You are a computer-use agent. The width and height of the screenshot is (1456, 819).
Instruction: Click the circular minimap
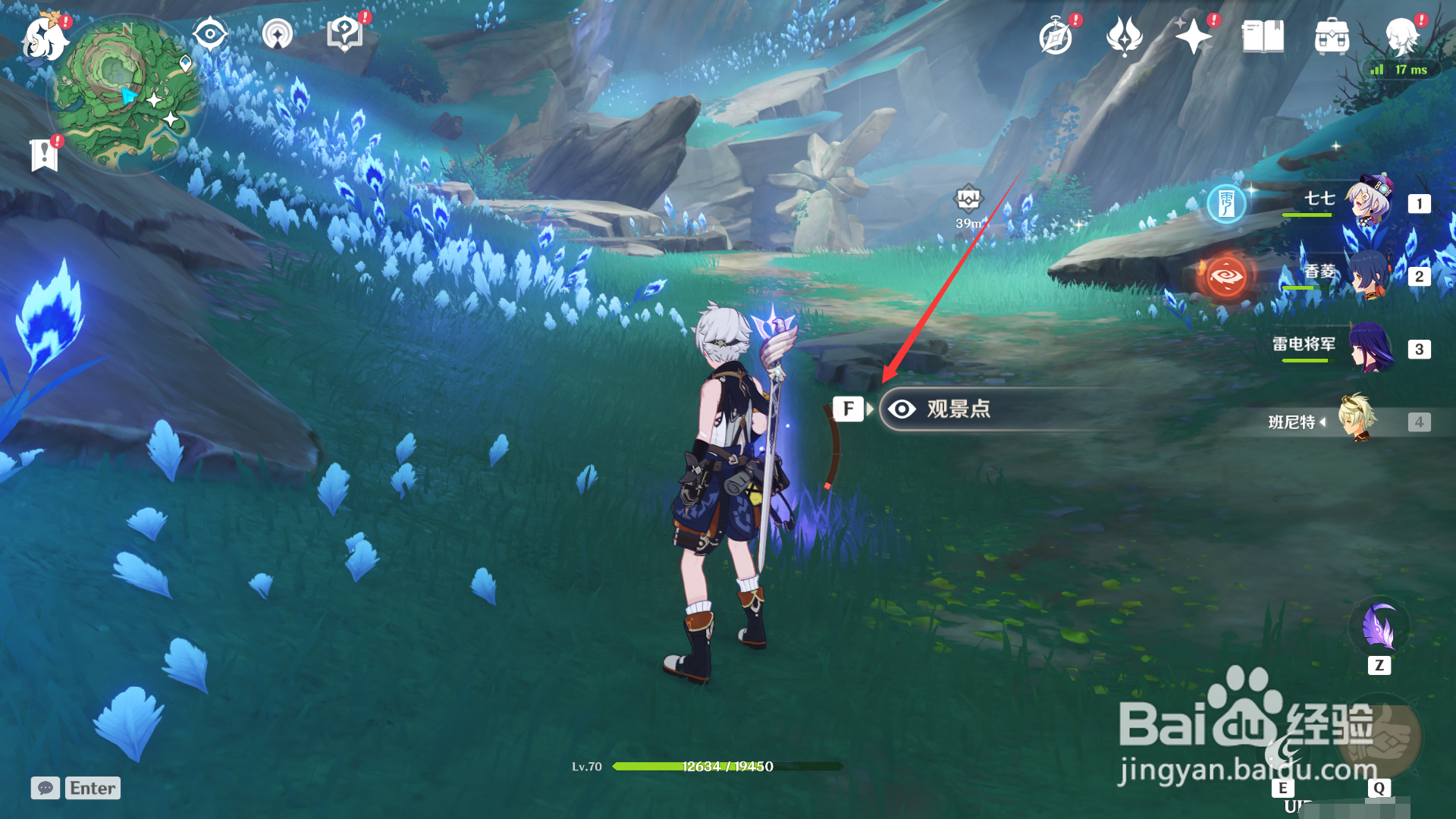[126, 94]
